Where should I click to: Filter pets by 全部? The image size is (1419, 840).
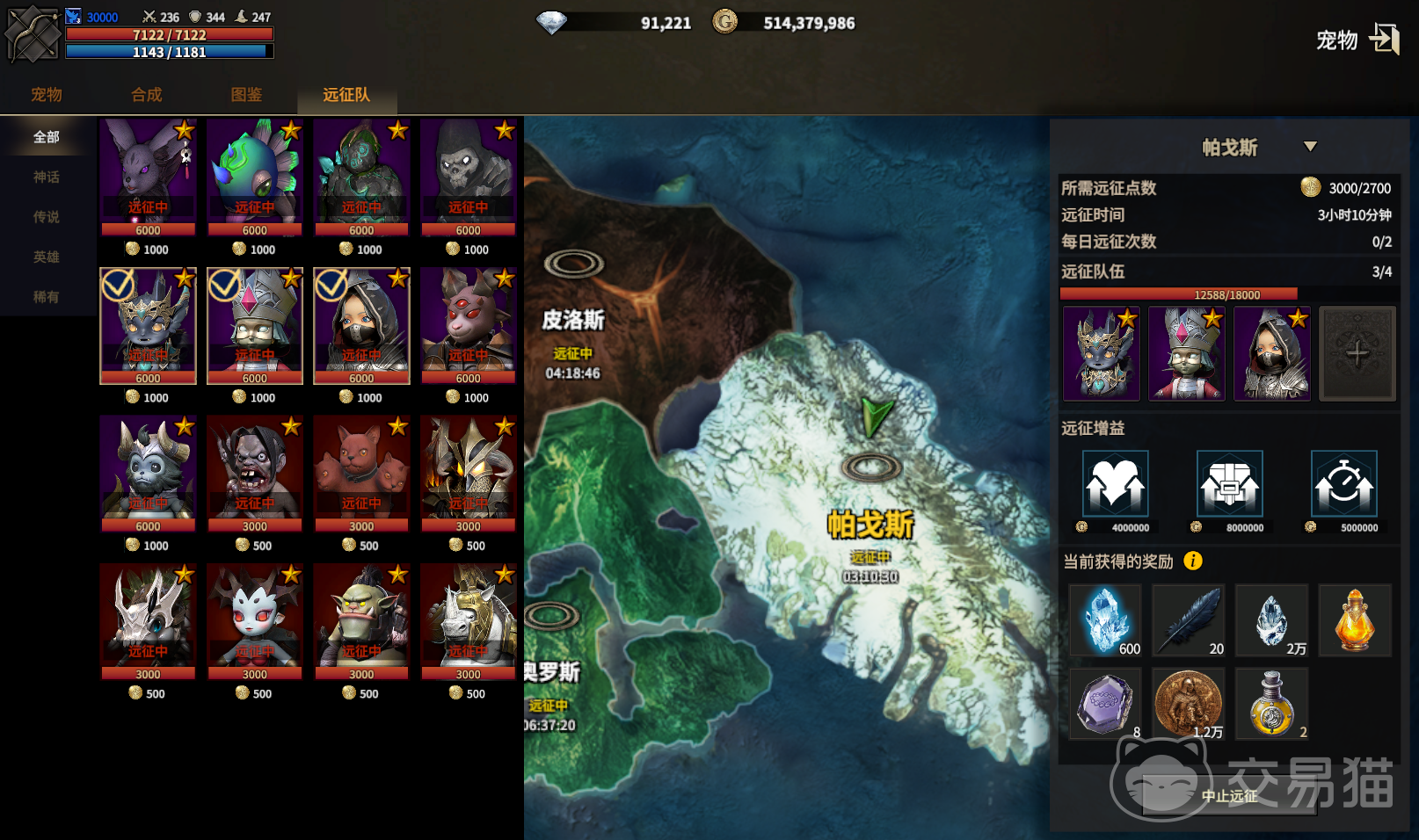[47, 137]
